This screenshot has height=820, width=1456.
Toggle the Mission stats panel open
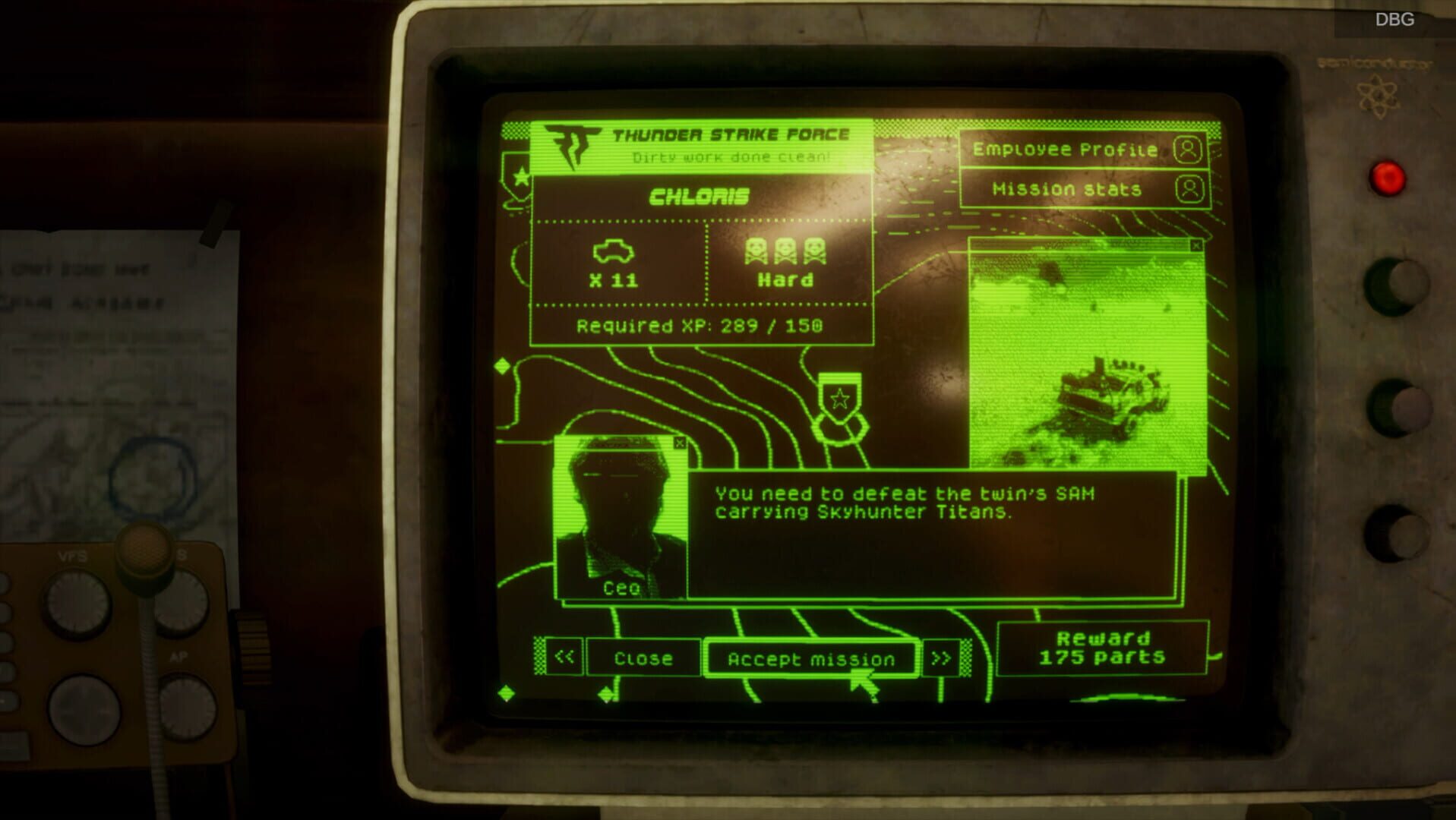pyautogui.click(x=1066, y=189)
